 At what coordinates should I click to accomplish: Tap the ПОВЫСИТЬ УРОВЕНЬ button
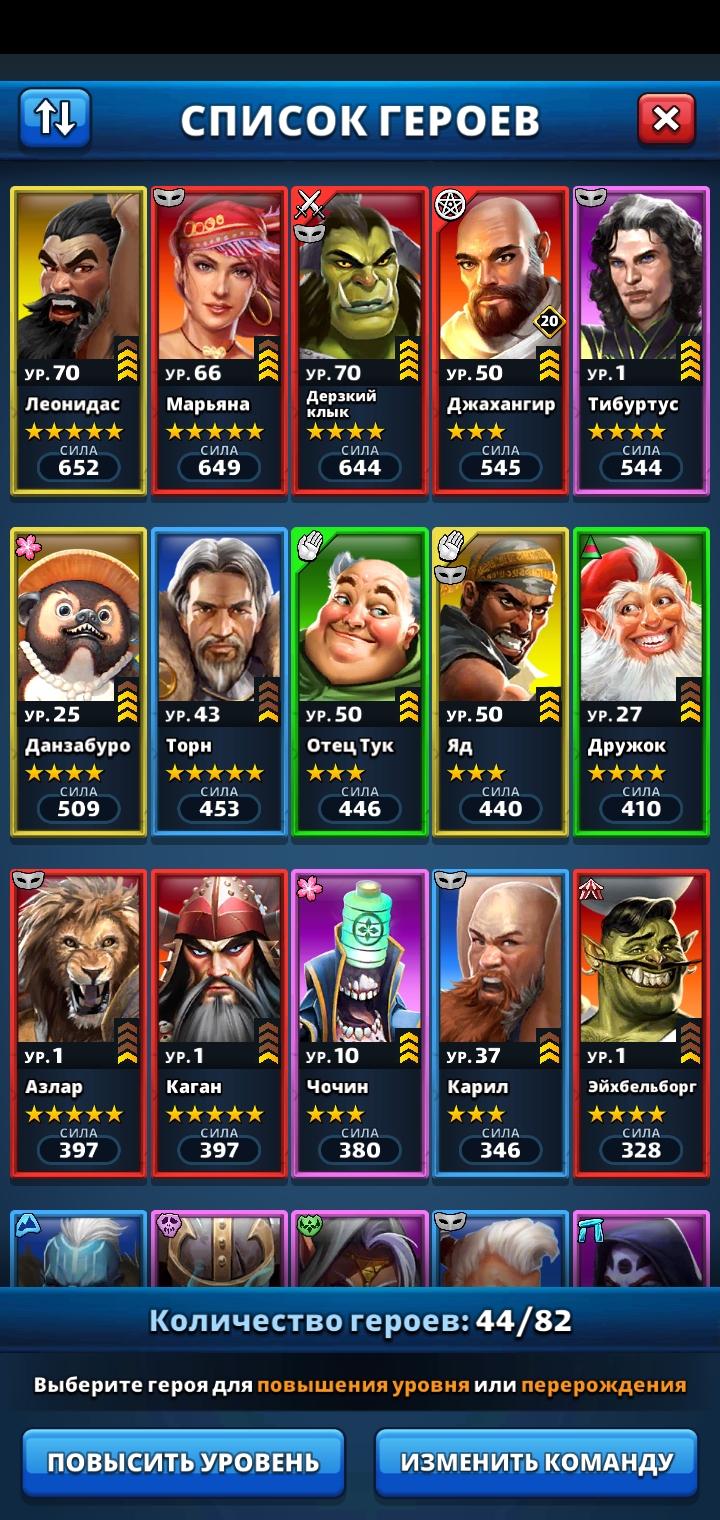tap(183, 1461)
